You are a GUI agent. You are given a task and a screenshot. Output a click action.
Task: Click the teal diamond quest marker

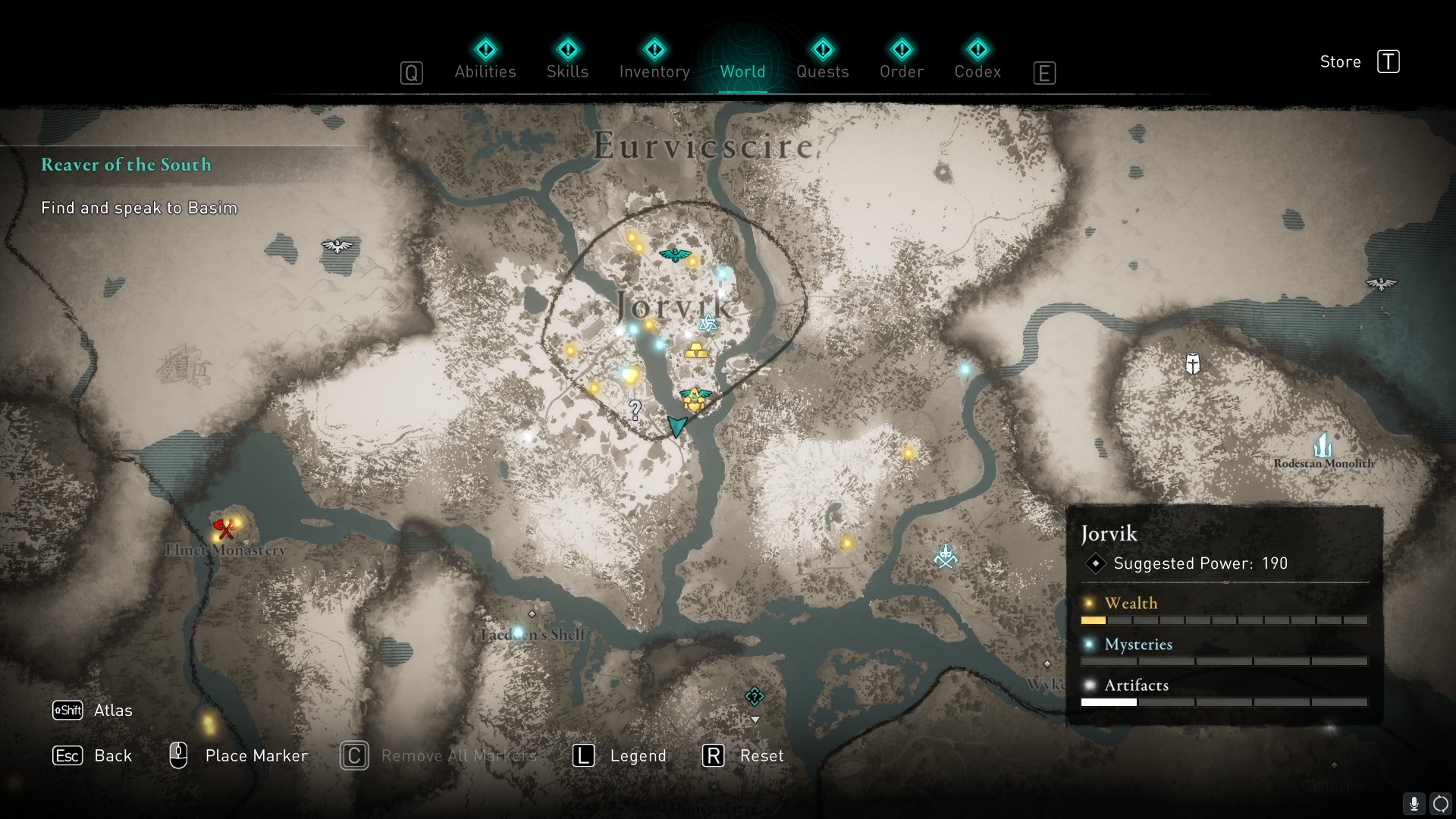754,696
